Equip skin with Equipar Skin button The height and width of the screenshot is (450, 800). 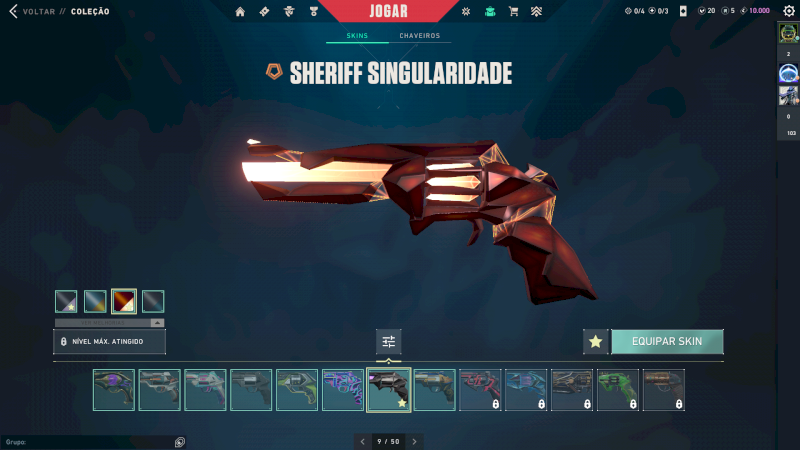pyautogui.click(x=666, y=341)
